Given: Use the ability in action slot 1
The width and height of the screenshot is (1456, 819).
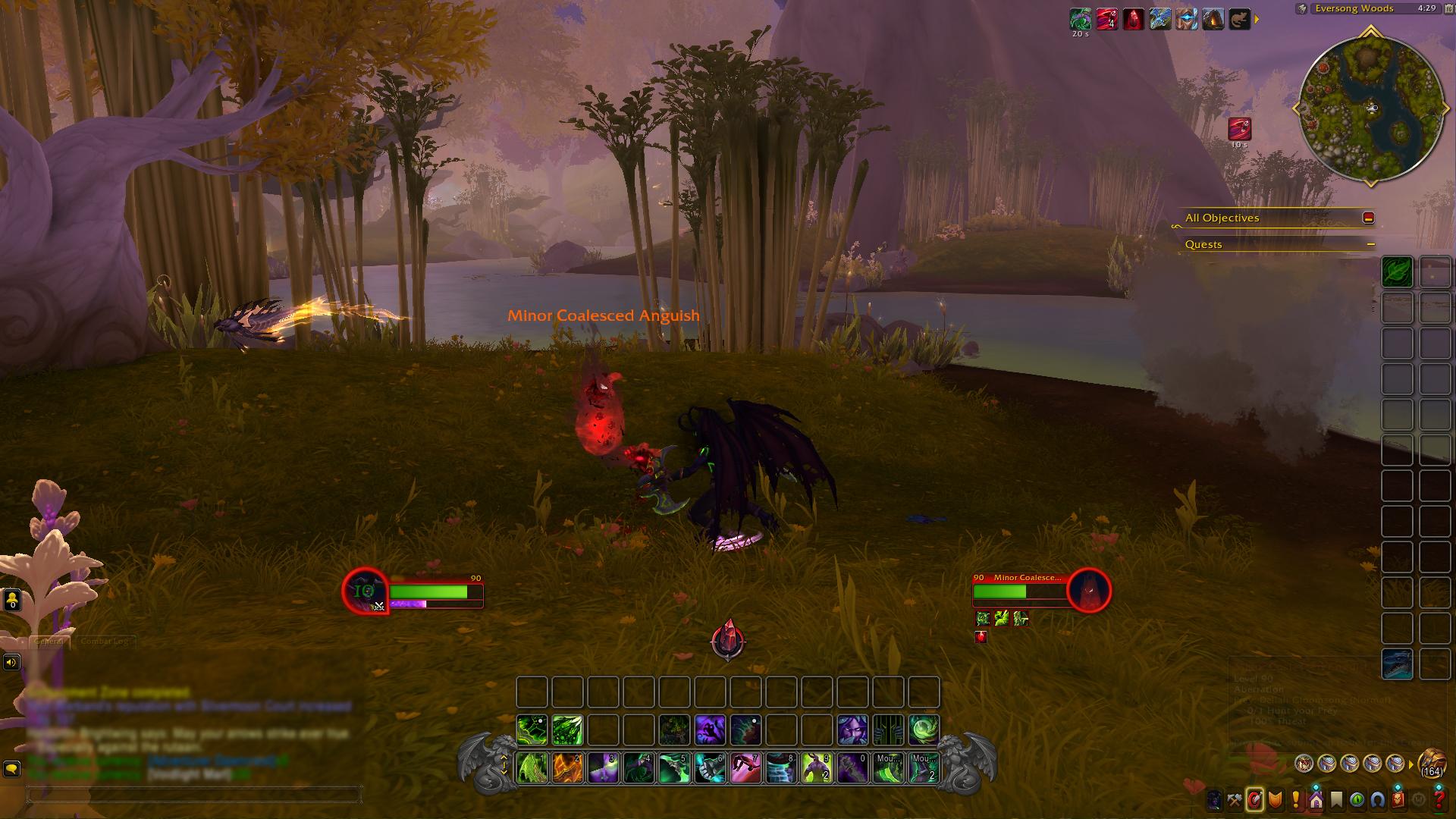Looking at the screenshot, I should (532, 767).
